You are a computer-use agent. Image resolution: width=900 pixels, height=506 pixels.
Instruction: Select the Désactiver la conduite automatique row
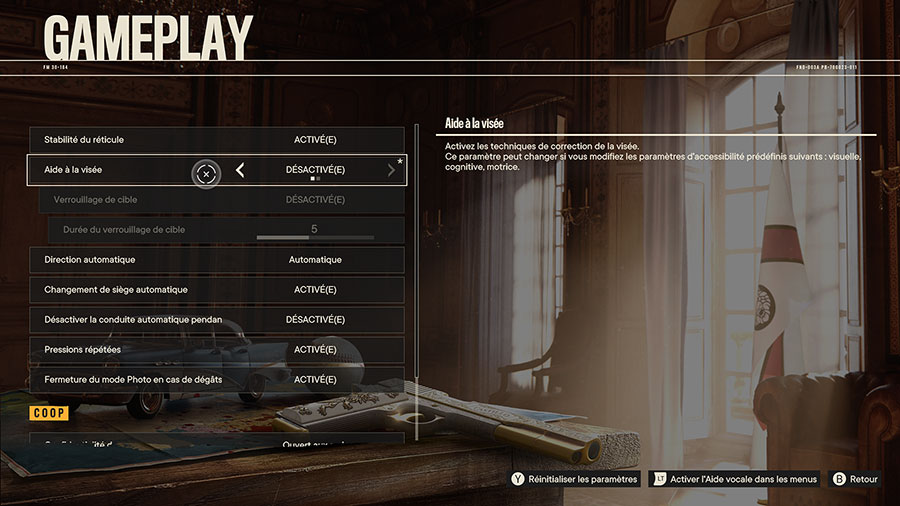point(217,320)
